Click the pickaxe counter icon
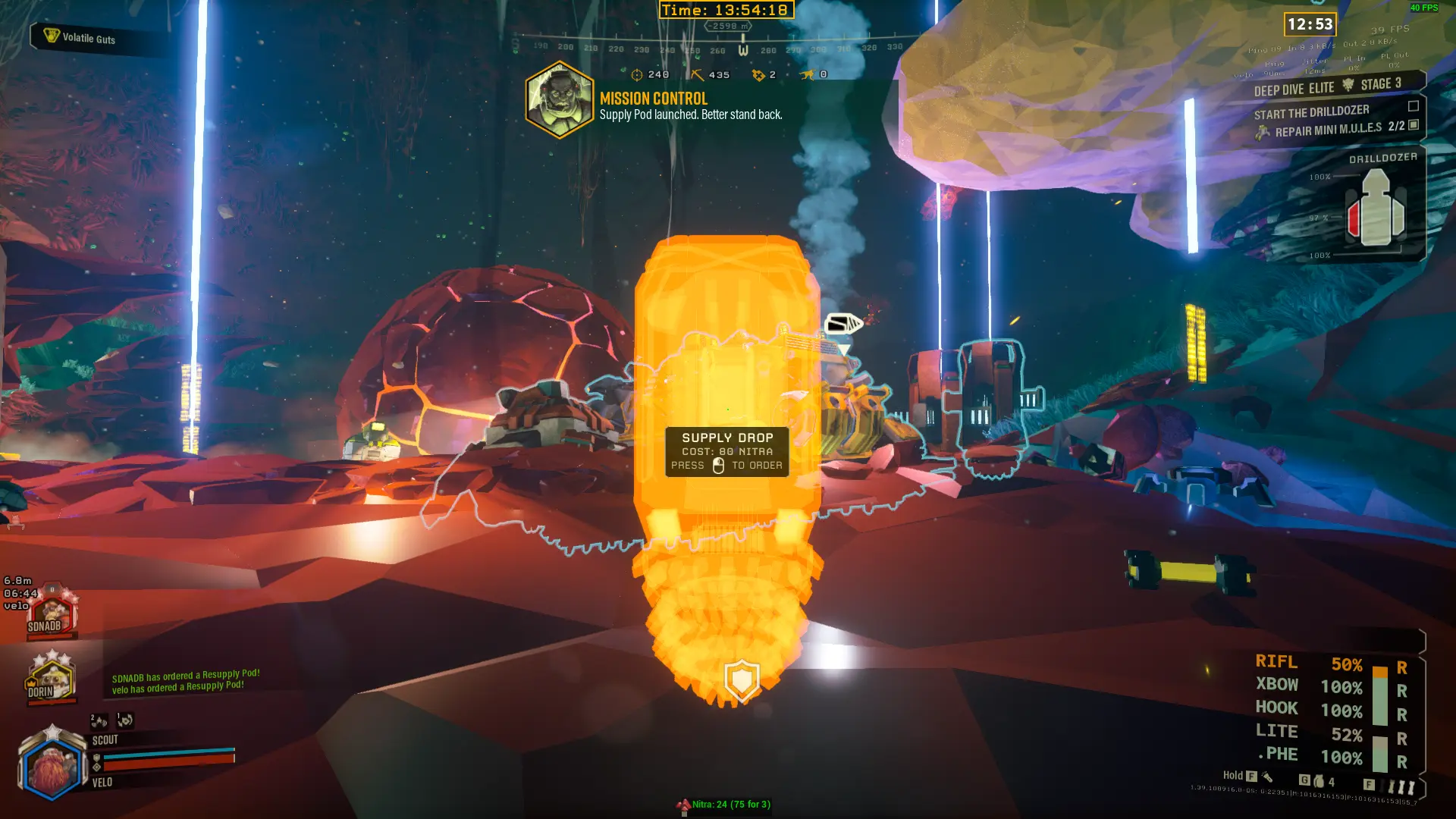This screenshot has width=1456, height=819. pyautogui.click(x=697, y=74)
